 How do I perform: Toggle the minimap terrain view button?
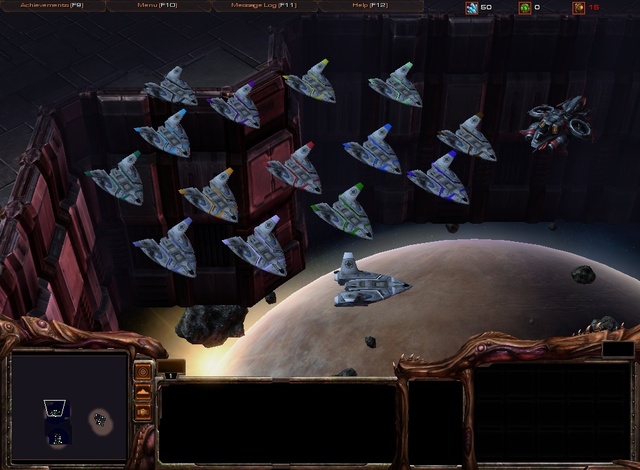pyautogui.click(x=143, y=392)
